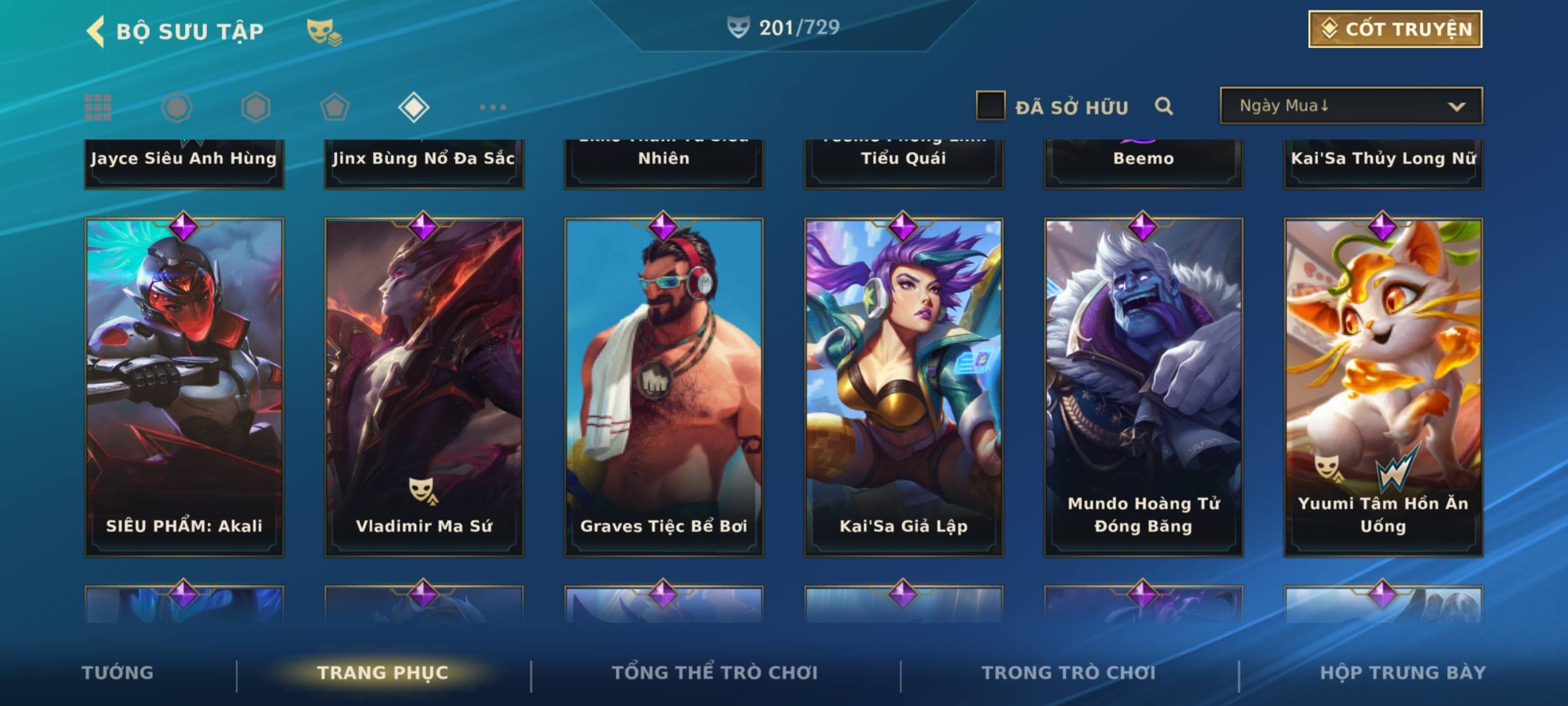Toggle the Đã Sở Hữu checkbox
1568x706 pixels.
tap(990, 106)
